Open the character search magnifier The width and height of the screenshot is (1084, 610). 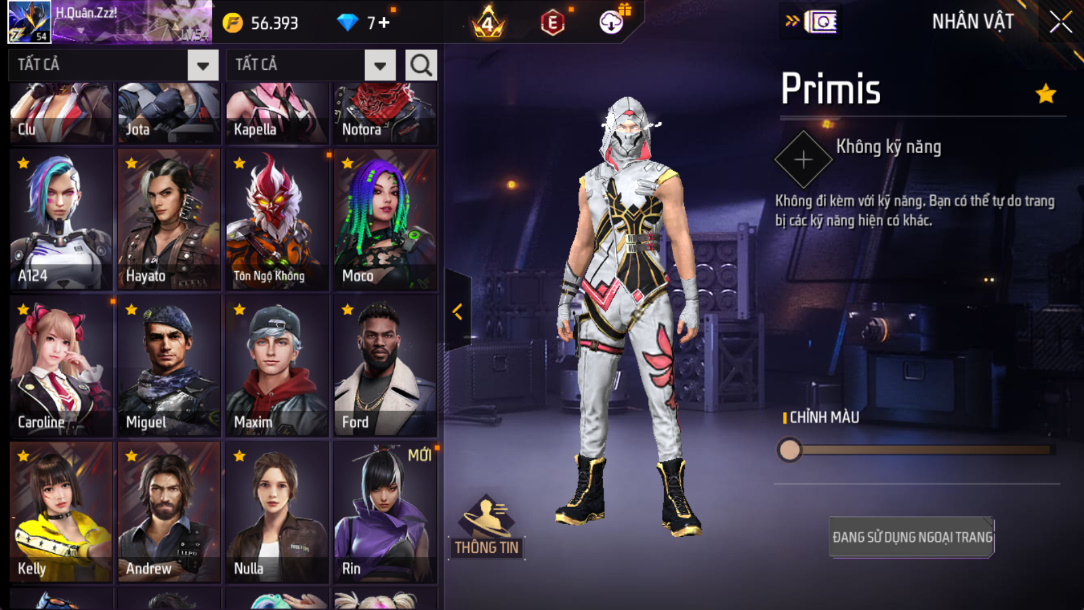click(x=421, y=66)
